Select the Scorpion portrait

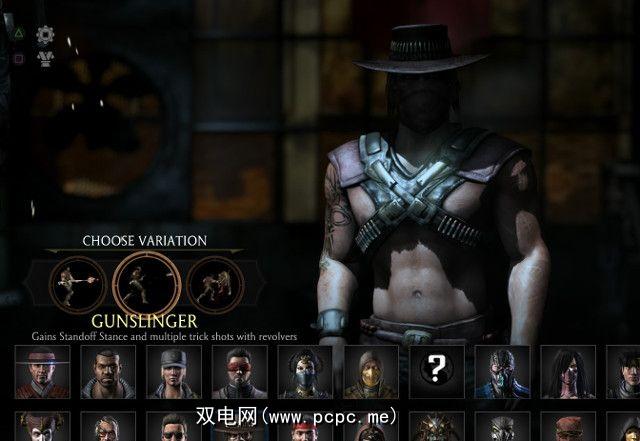pos(370,373)
